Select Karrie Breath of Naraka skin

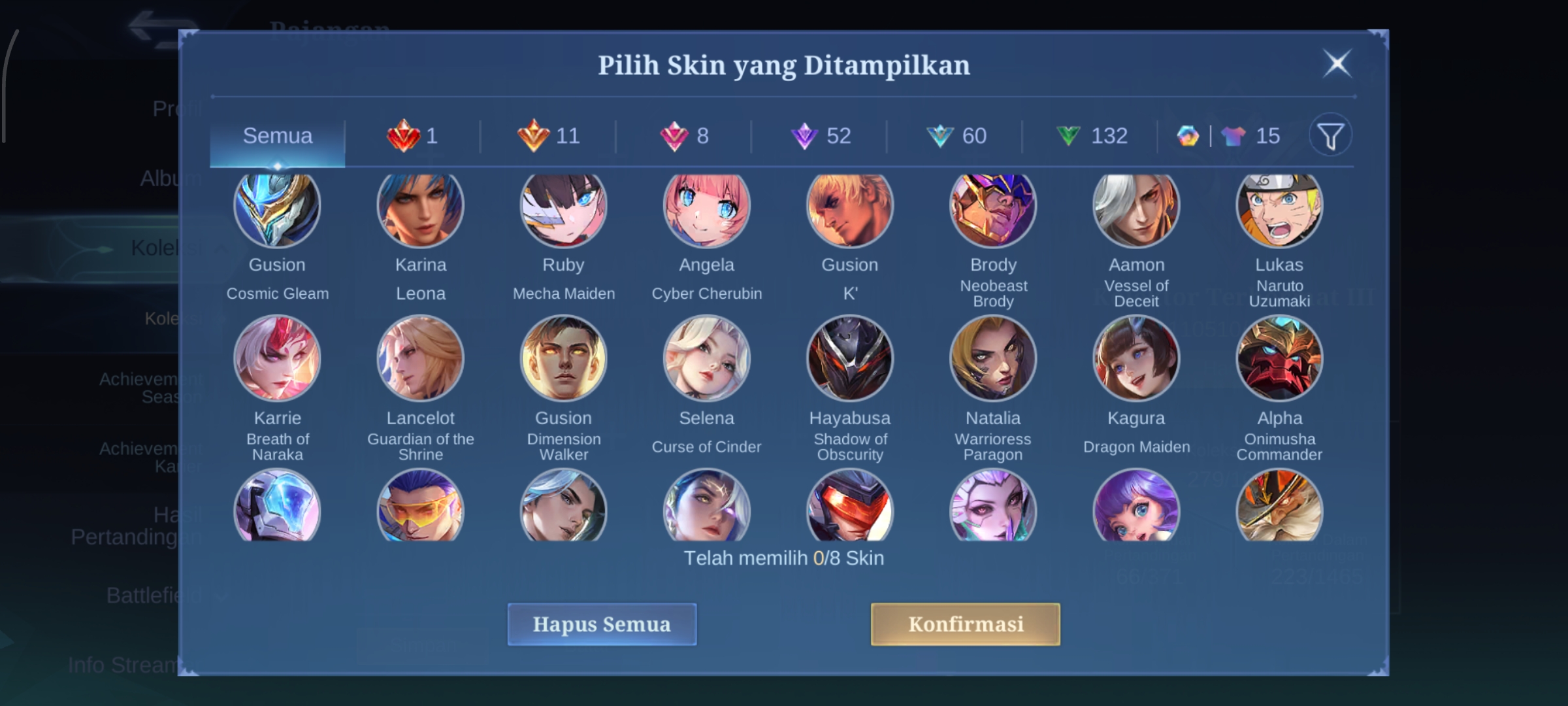(277, 358)
